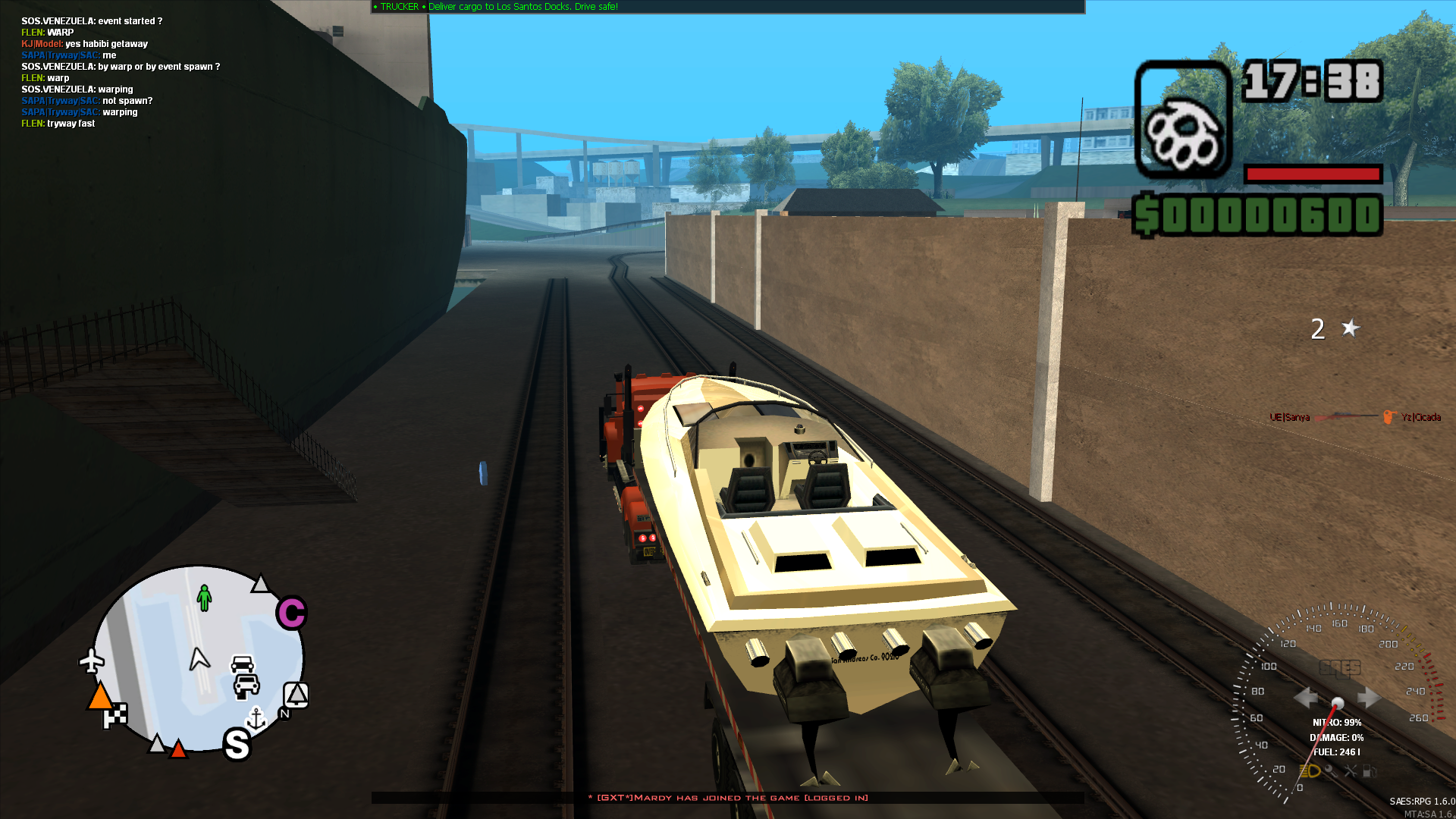This screenshot has height=819, width=1456.
Task: Click the north indicator square on the minimap
Action: click(296, 695)
